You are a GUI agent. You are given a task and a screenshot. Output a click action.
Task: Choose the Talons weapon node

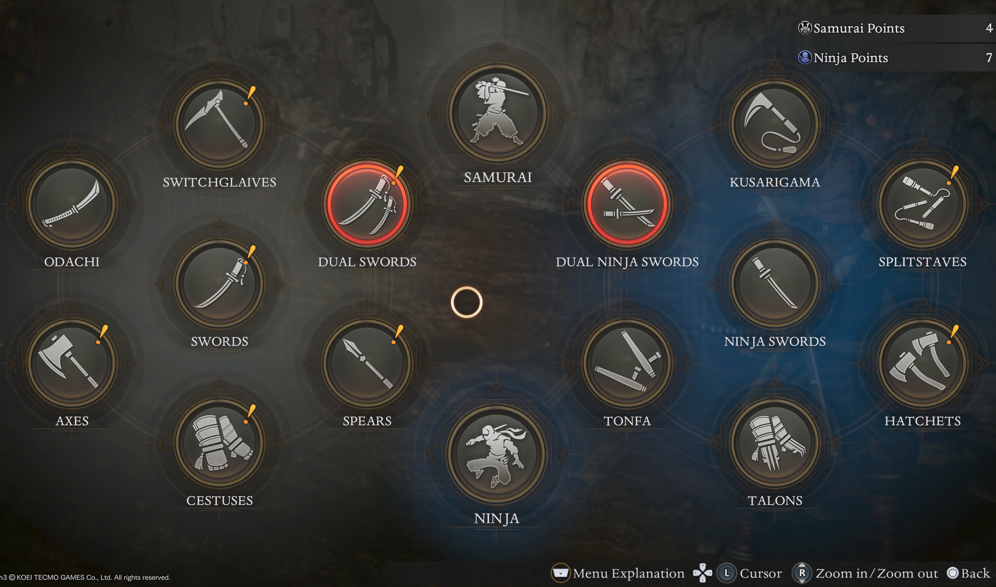(775, 443)
